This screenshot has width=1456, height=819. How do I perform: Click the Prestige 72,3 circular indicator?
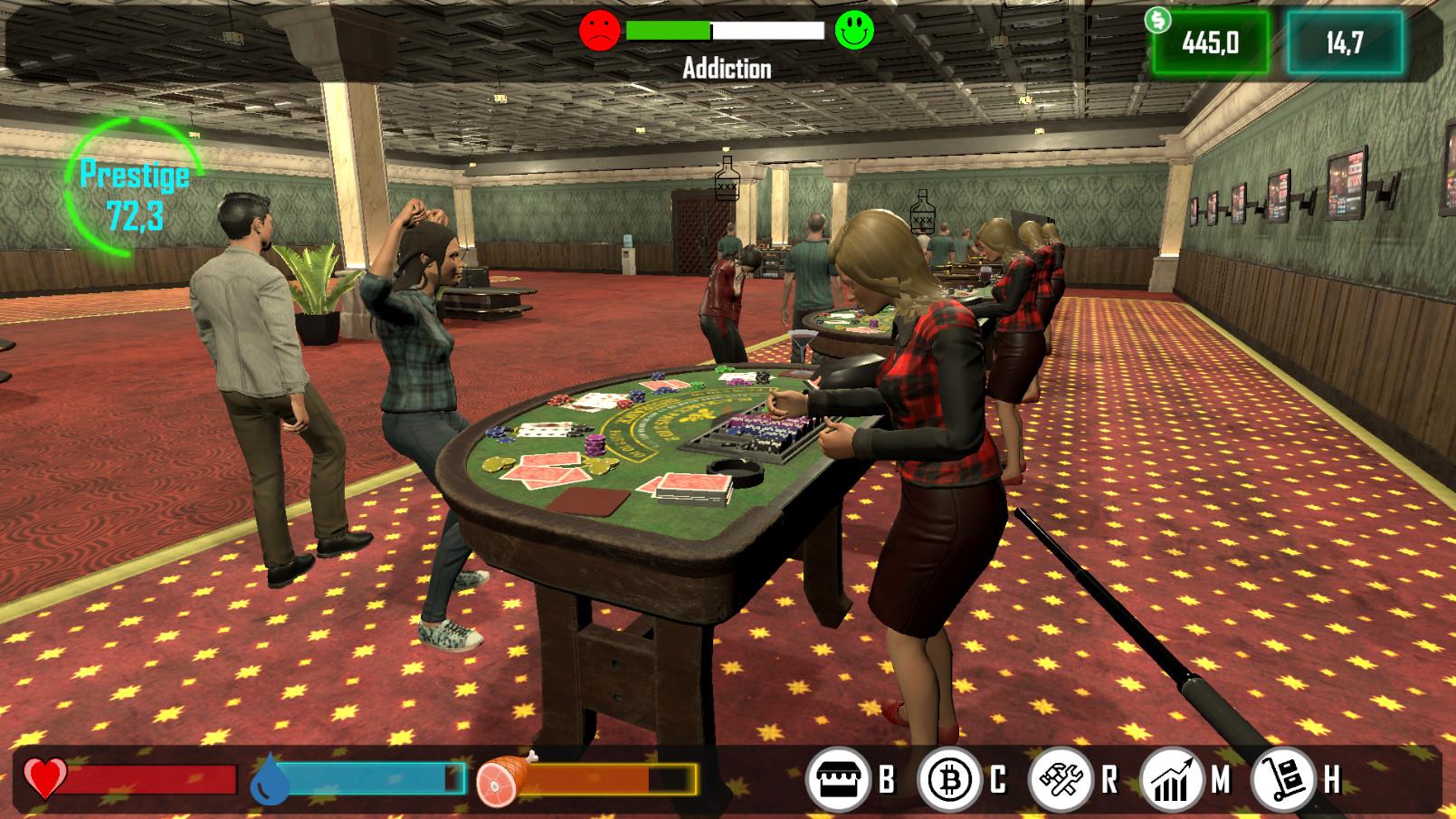(x=136, y=186)
